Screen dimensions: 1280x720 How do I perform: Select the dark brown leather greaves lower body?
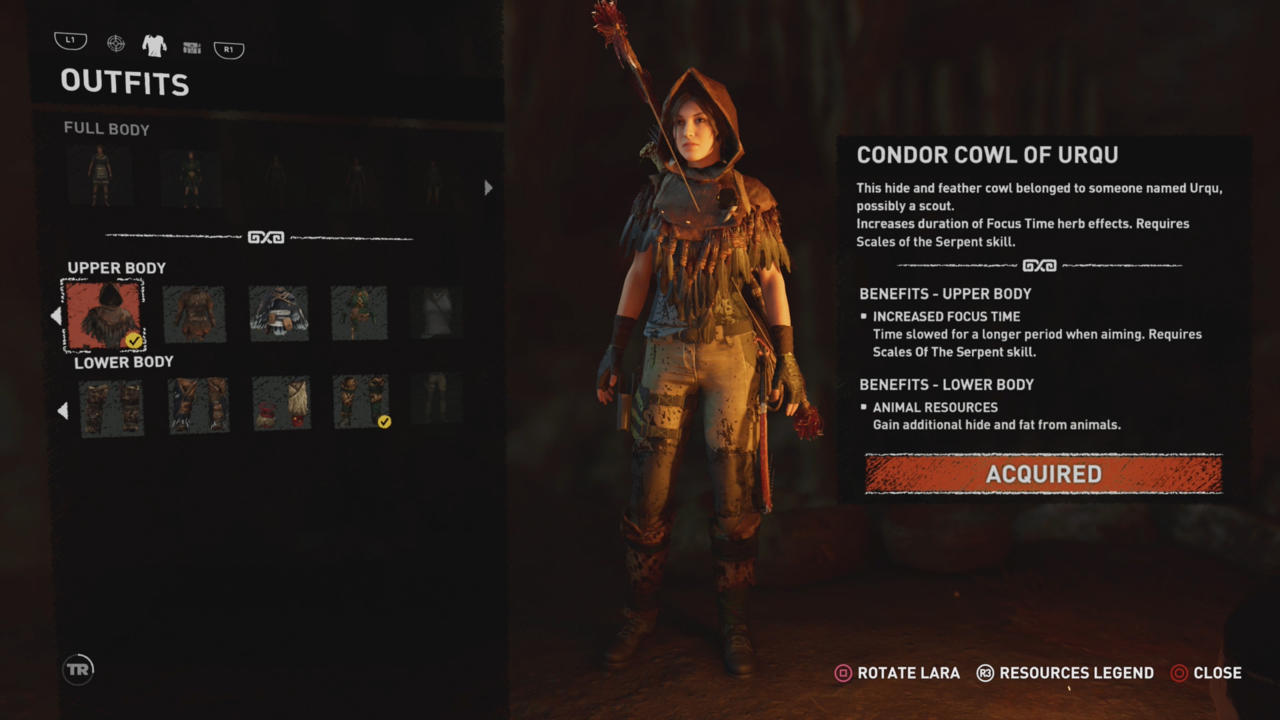(111, 405)
